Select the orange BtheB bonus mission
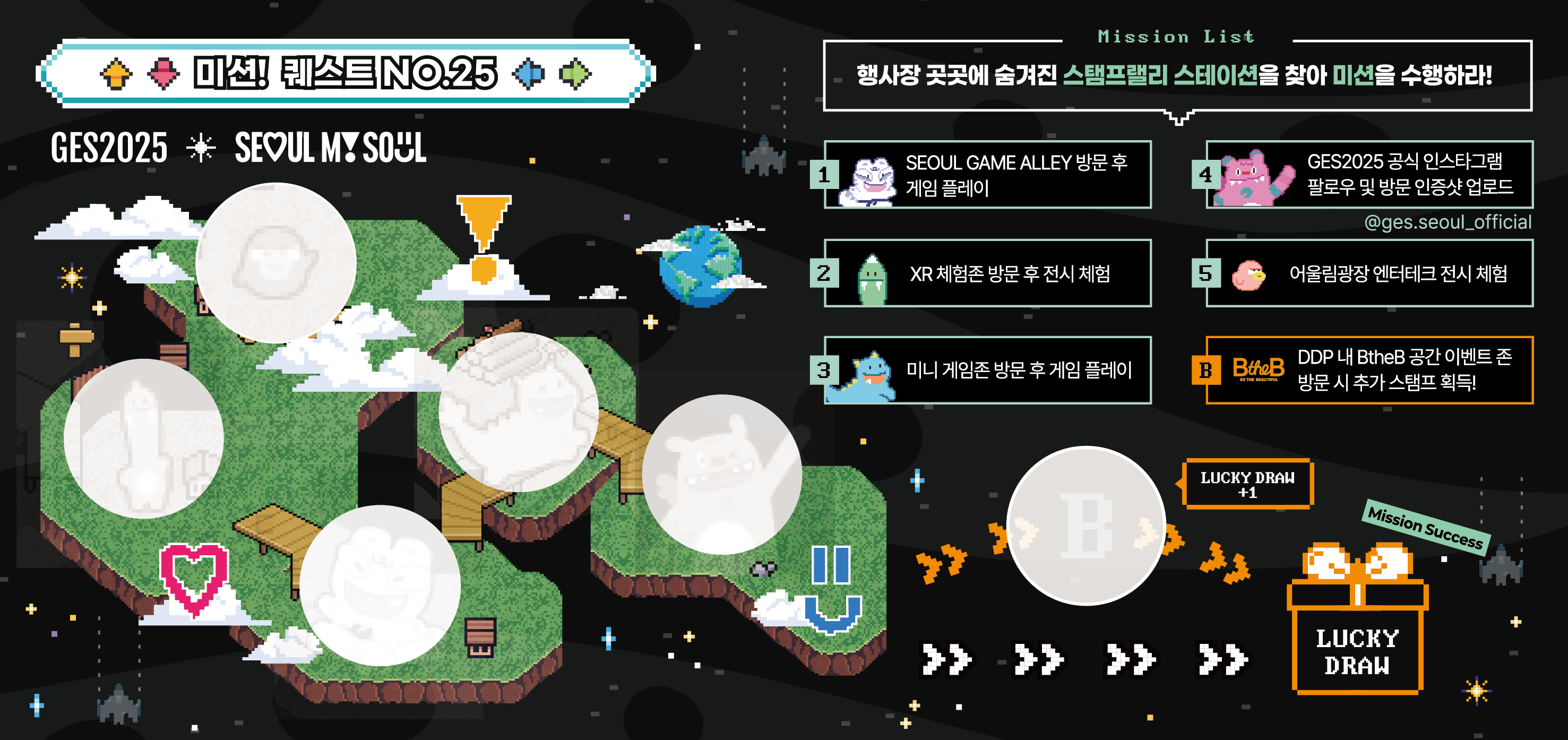 1369,370
